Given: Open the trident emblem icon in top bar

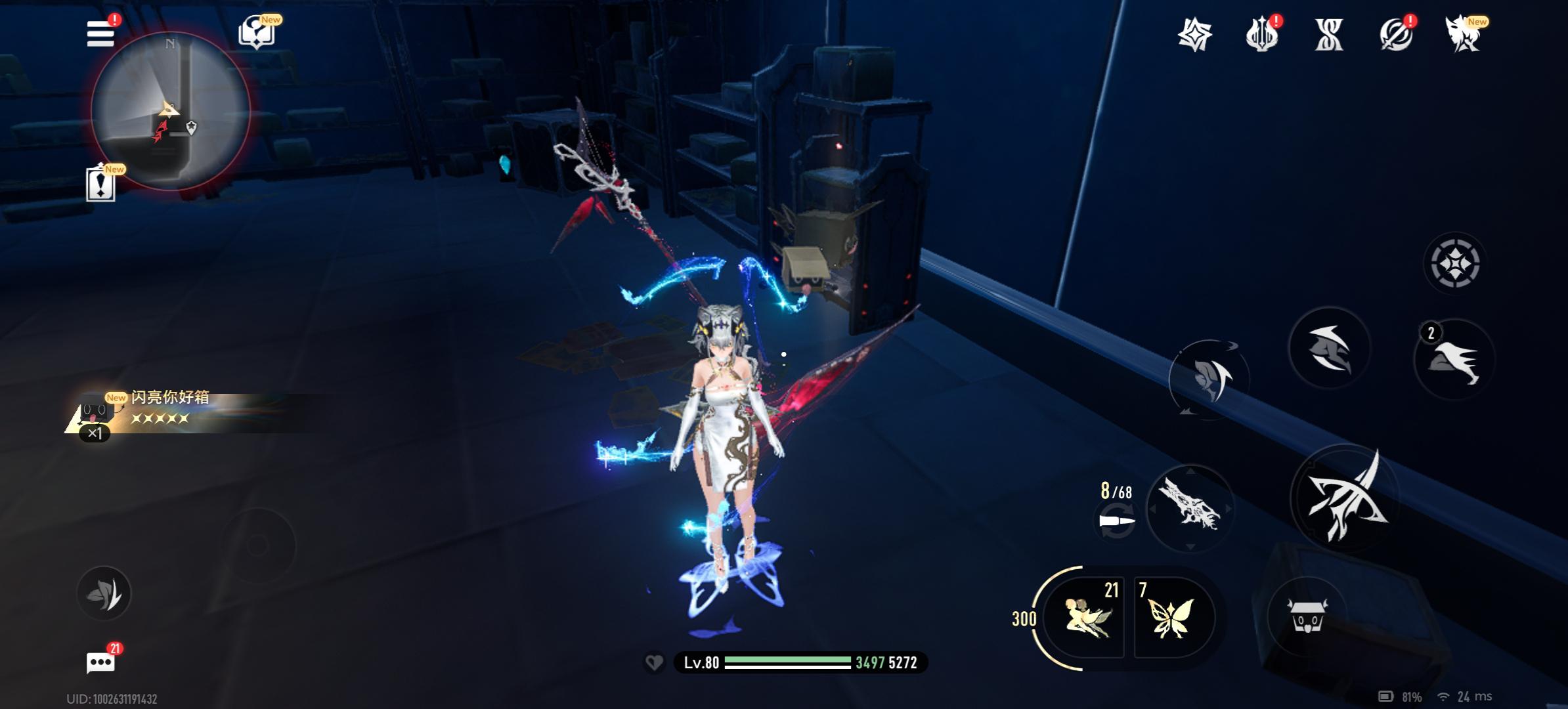Looking at the screenshot, I should pyautogui.click(x=1261, y=34).
